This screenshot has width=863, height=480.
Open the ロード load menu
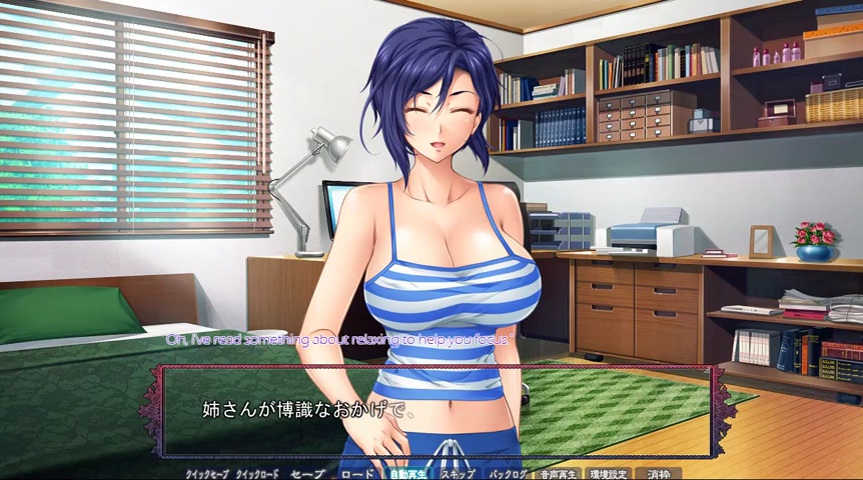coord(357,473)
